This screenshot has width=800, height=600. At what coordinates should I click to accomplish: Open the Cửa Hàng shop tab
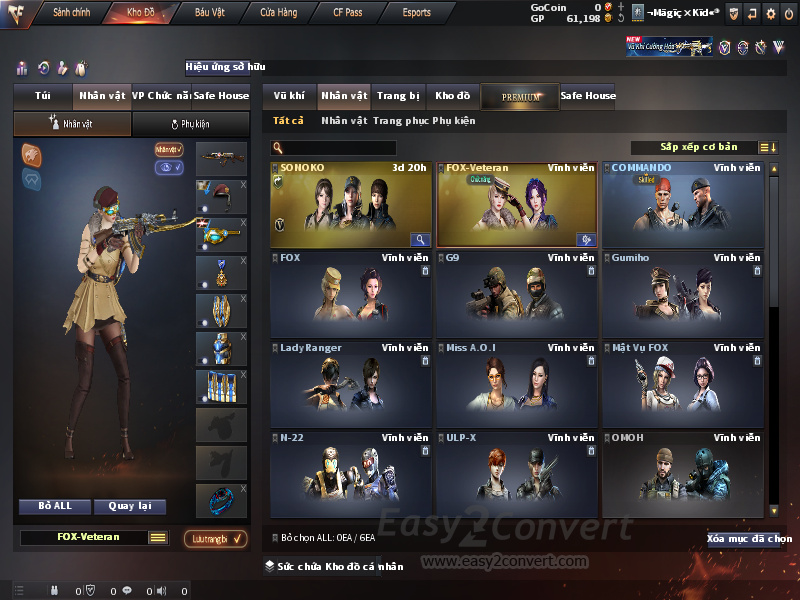click(x=278, y=13)
